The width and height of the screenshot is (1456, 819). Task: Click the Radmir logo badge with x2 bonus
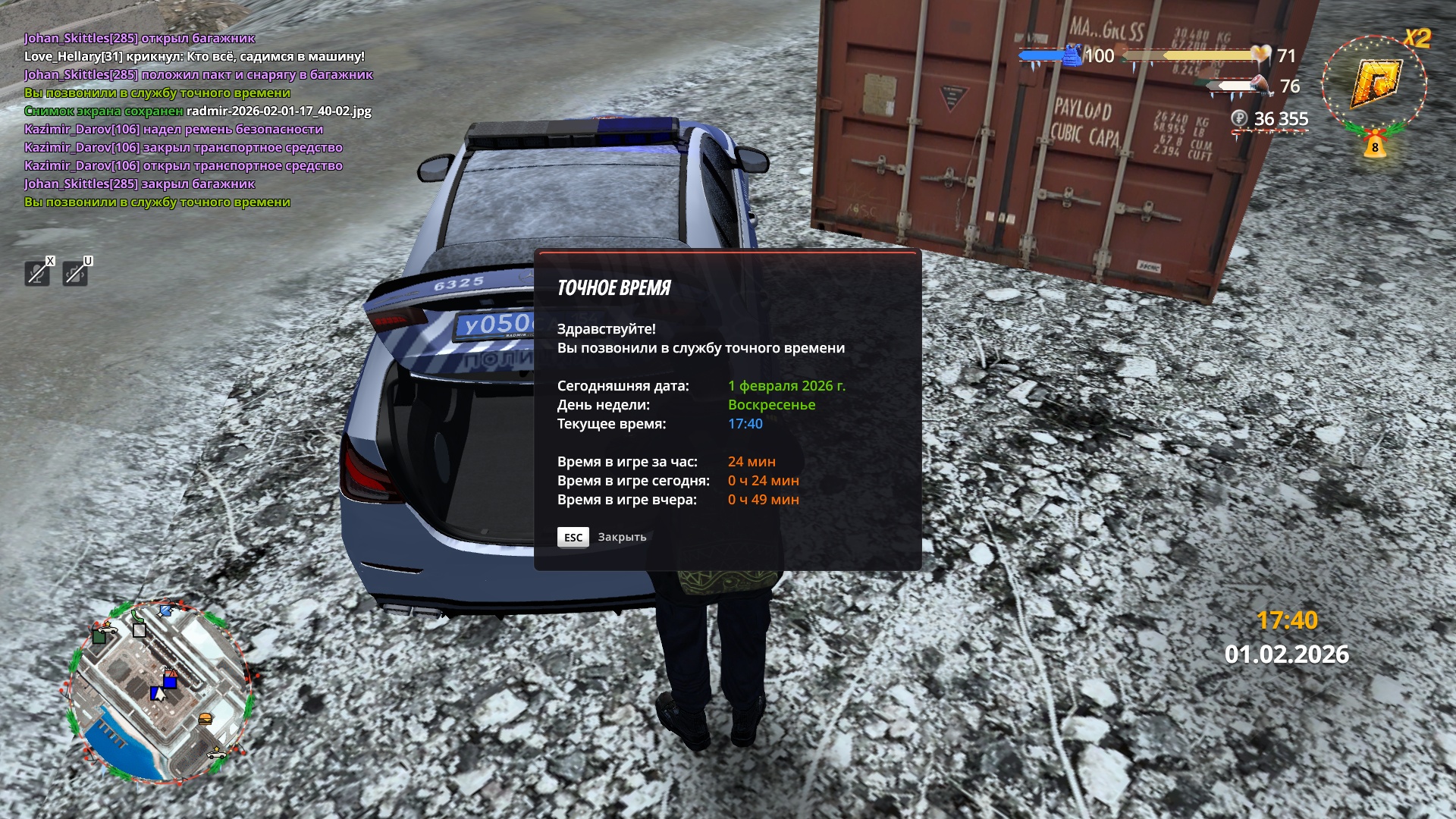point(1374,84)
